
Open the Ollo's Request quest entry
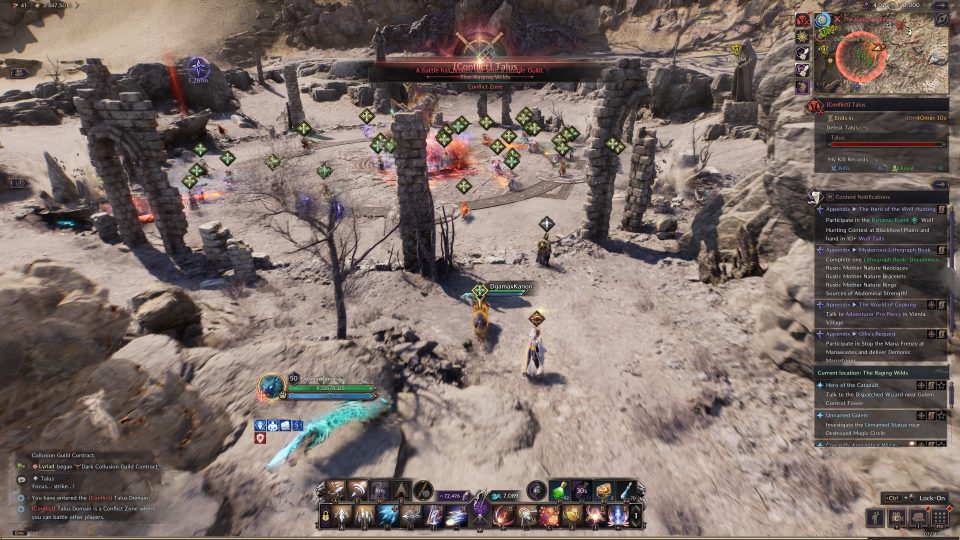click(x=863, y=332)
